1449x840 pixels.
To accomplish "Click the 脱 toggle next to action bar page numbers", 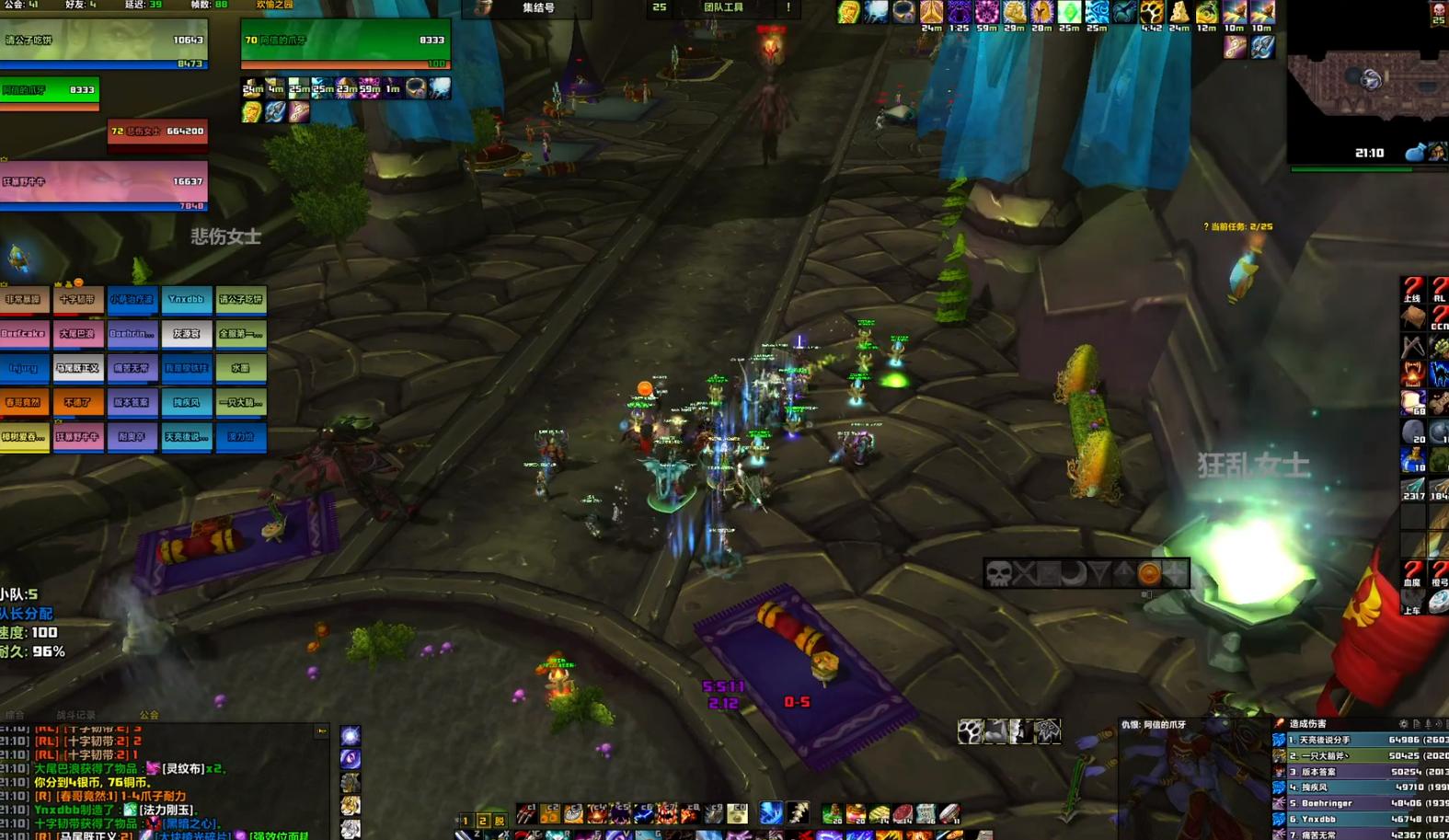I will coord(500,820).
